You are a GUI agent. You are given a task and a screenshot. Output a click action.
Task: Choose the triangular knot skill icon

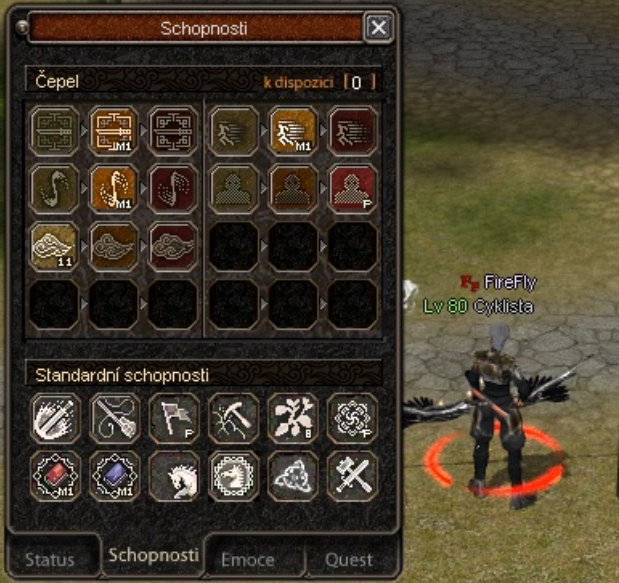tap(293, 476)
